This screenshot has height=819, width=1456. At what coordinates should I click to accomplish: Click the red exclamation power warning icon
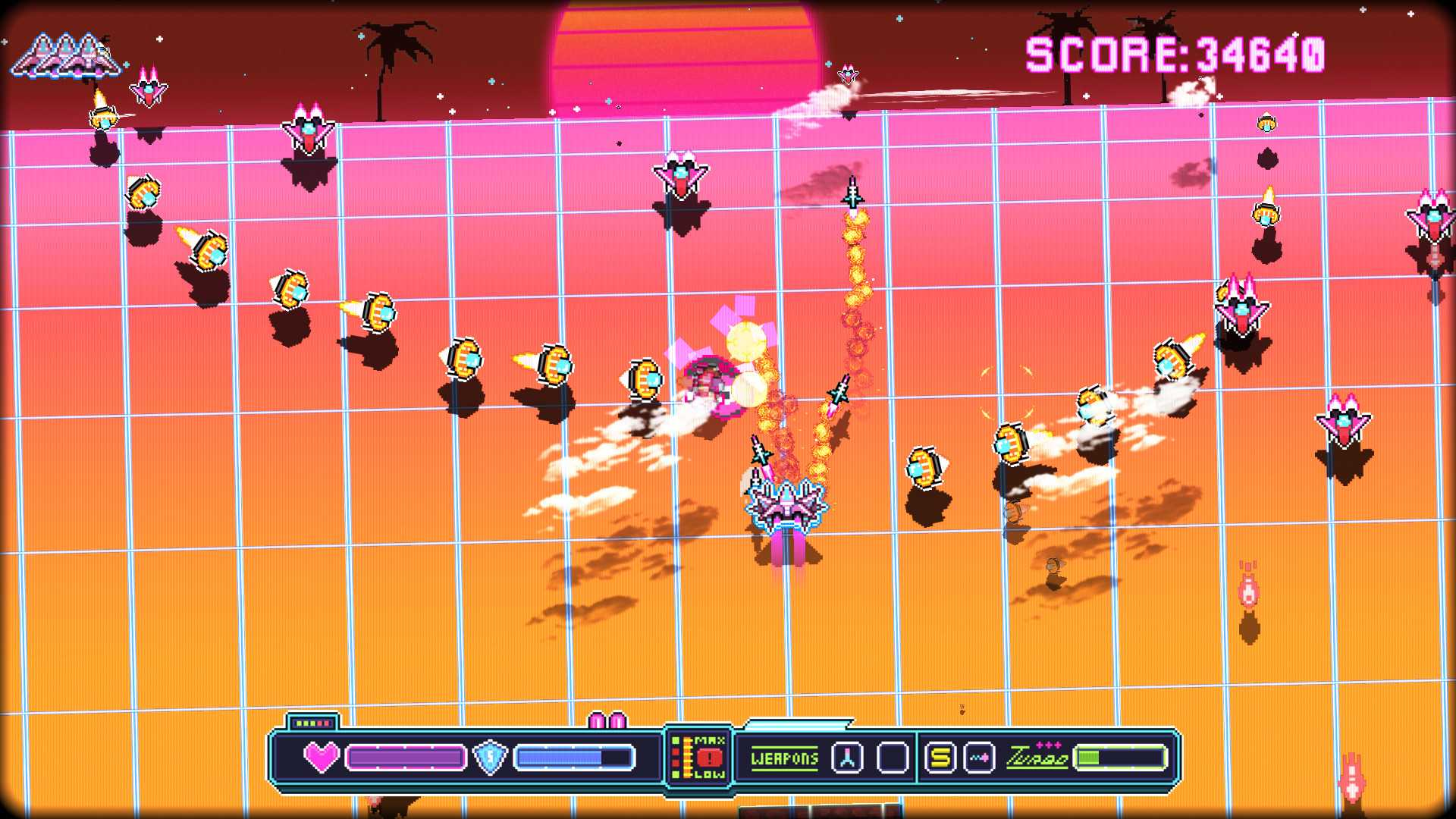pyautogui.click(x=709, y=758)
